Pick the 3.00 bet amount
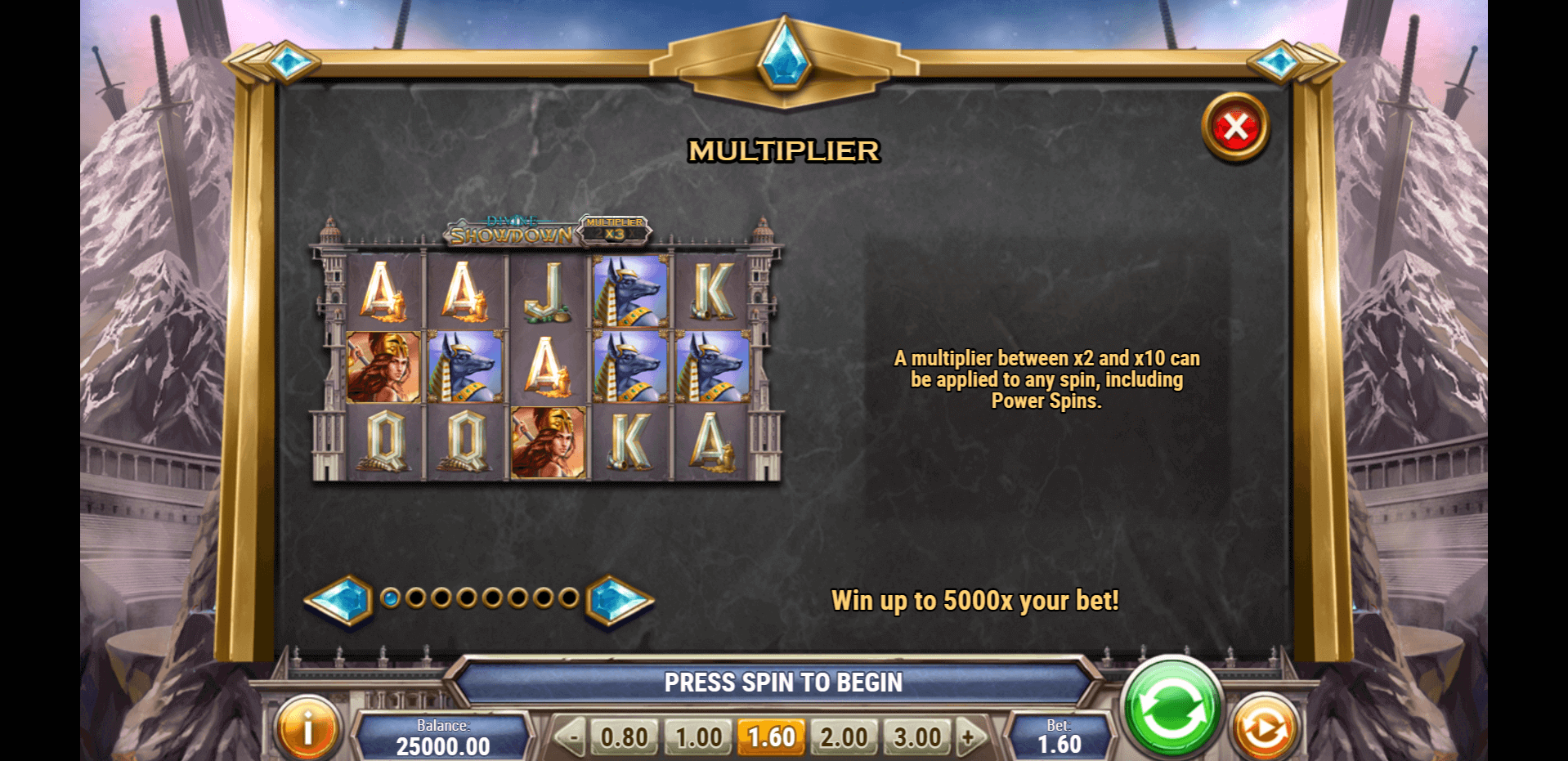1568x761 pixels. pyautogui.click(x=917, y=737)
